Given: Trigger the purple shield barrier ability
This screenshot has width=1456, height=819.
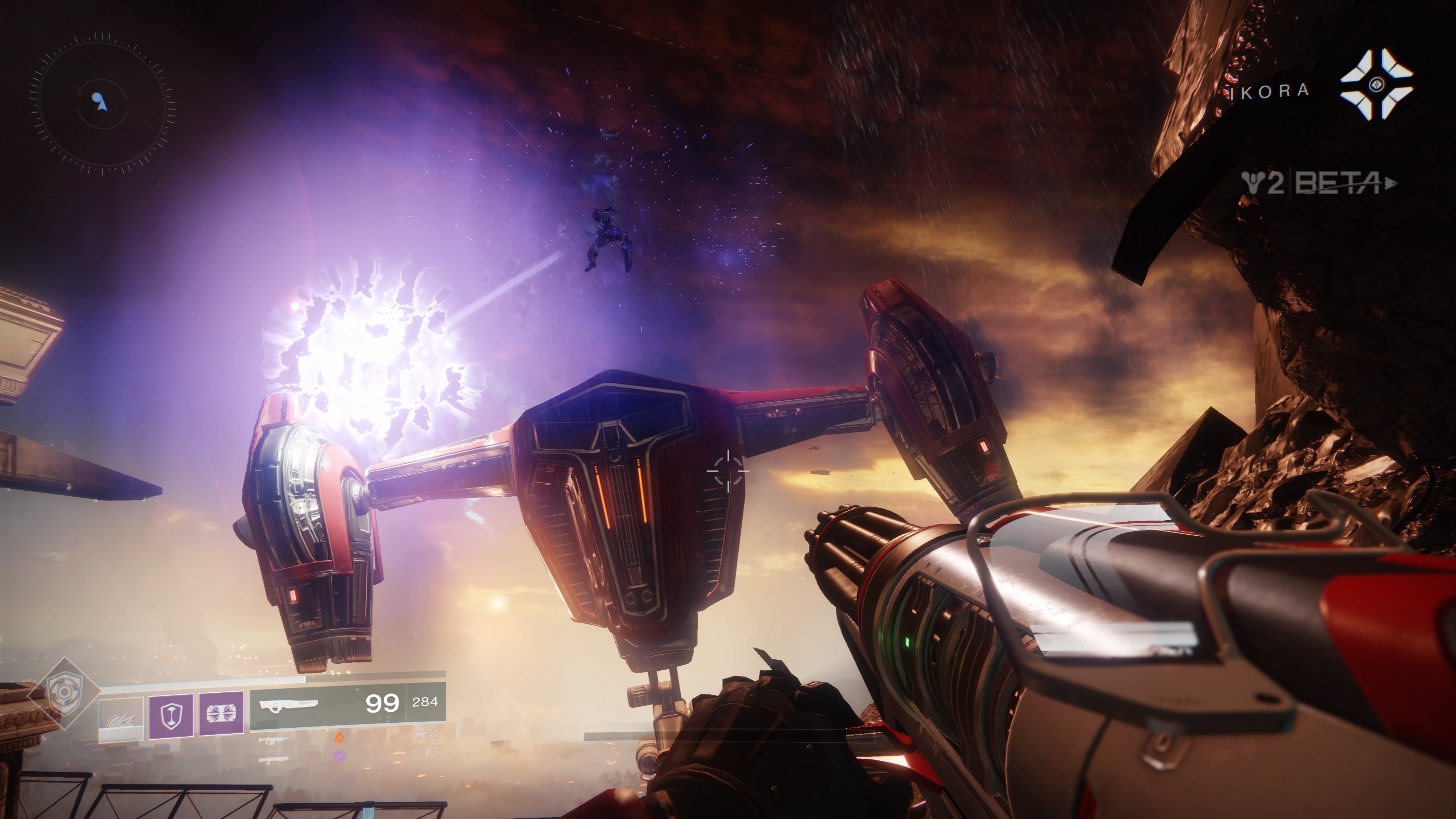Looking at the screenshot, I should click(171, 715).
